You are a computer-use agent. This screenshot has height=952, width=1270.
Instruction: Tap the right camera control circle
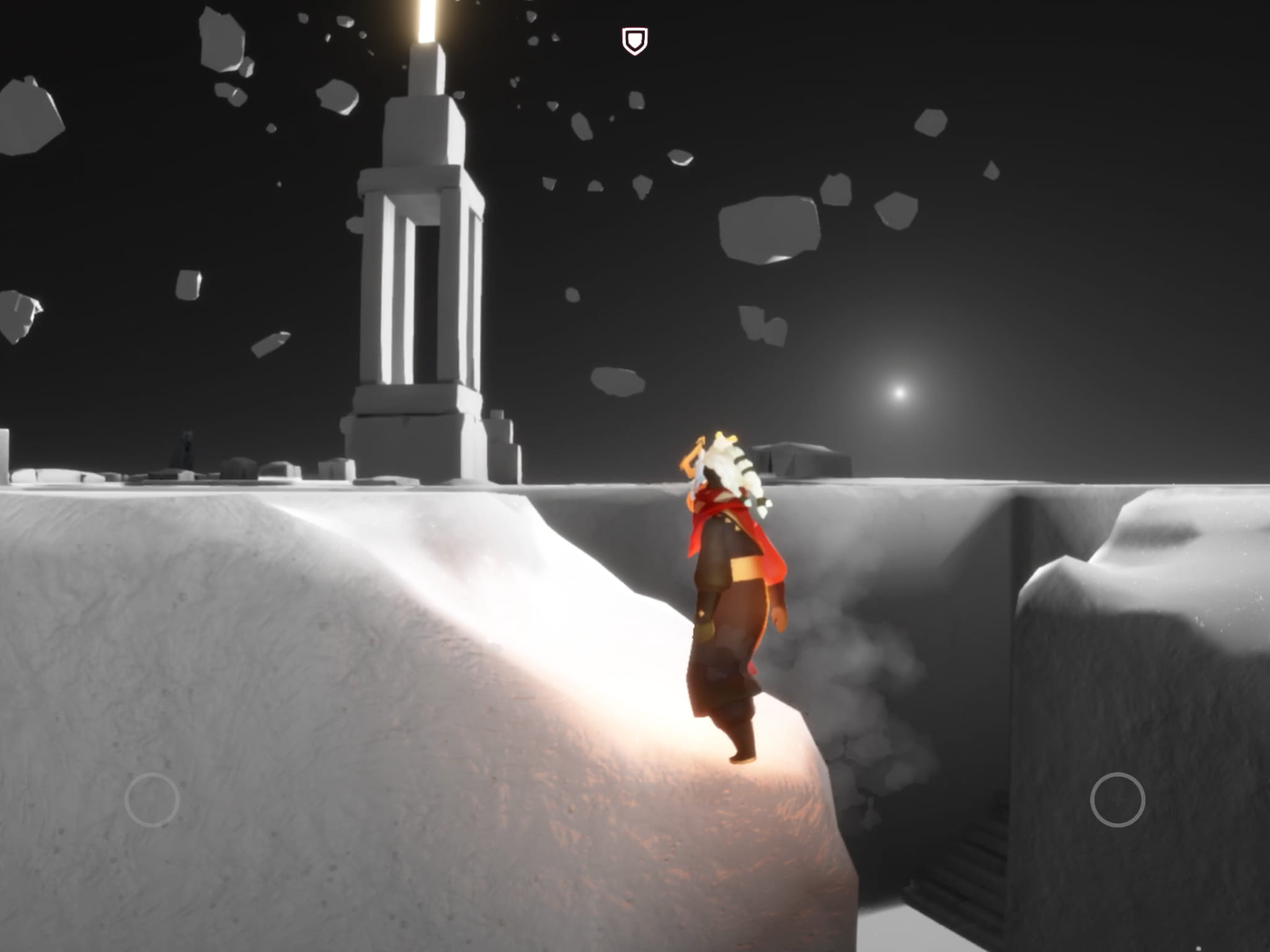(1117, 800)
